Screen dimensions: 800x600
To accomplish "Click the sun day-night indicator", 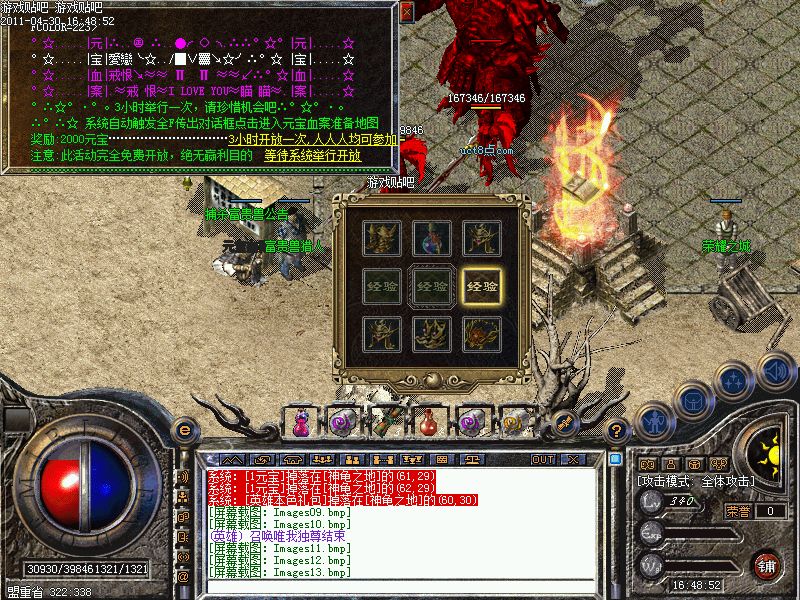I will pos(768,450).
